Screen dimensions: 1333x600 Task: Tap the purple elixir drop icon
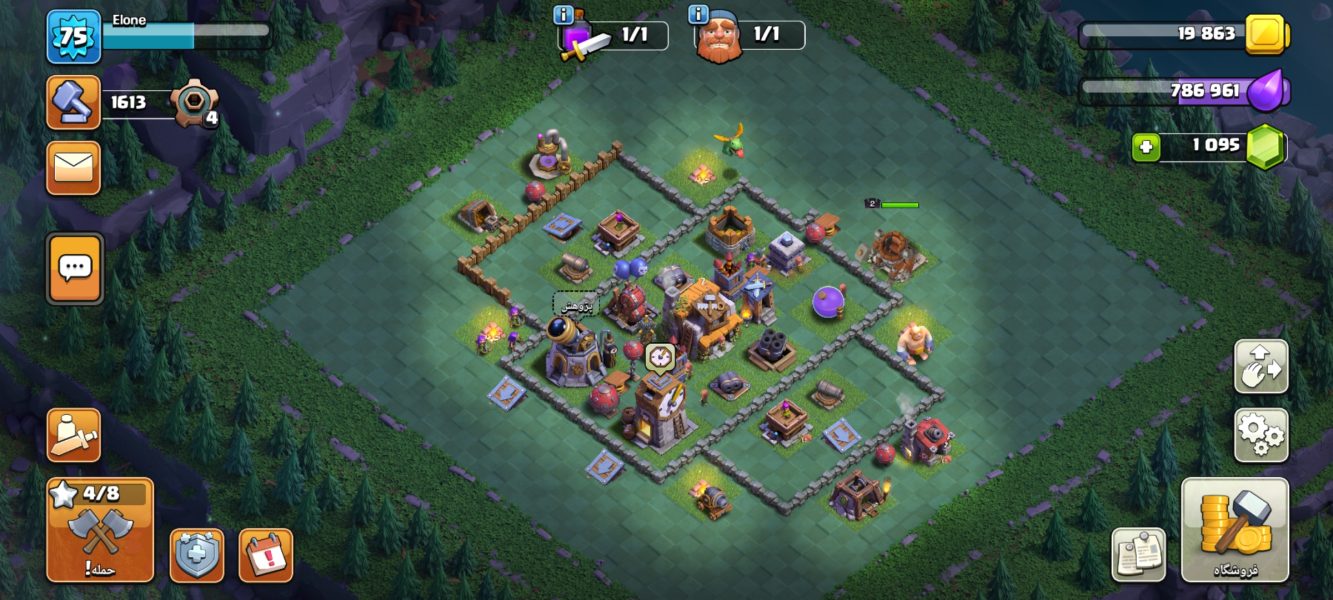pos(1266,90)
